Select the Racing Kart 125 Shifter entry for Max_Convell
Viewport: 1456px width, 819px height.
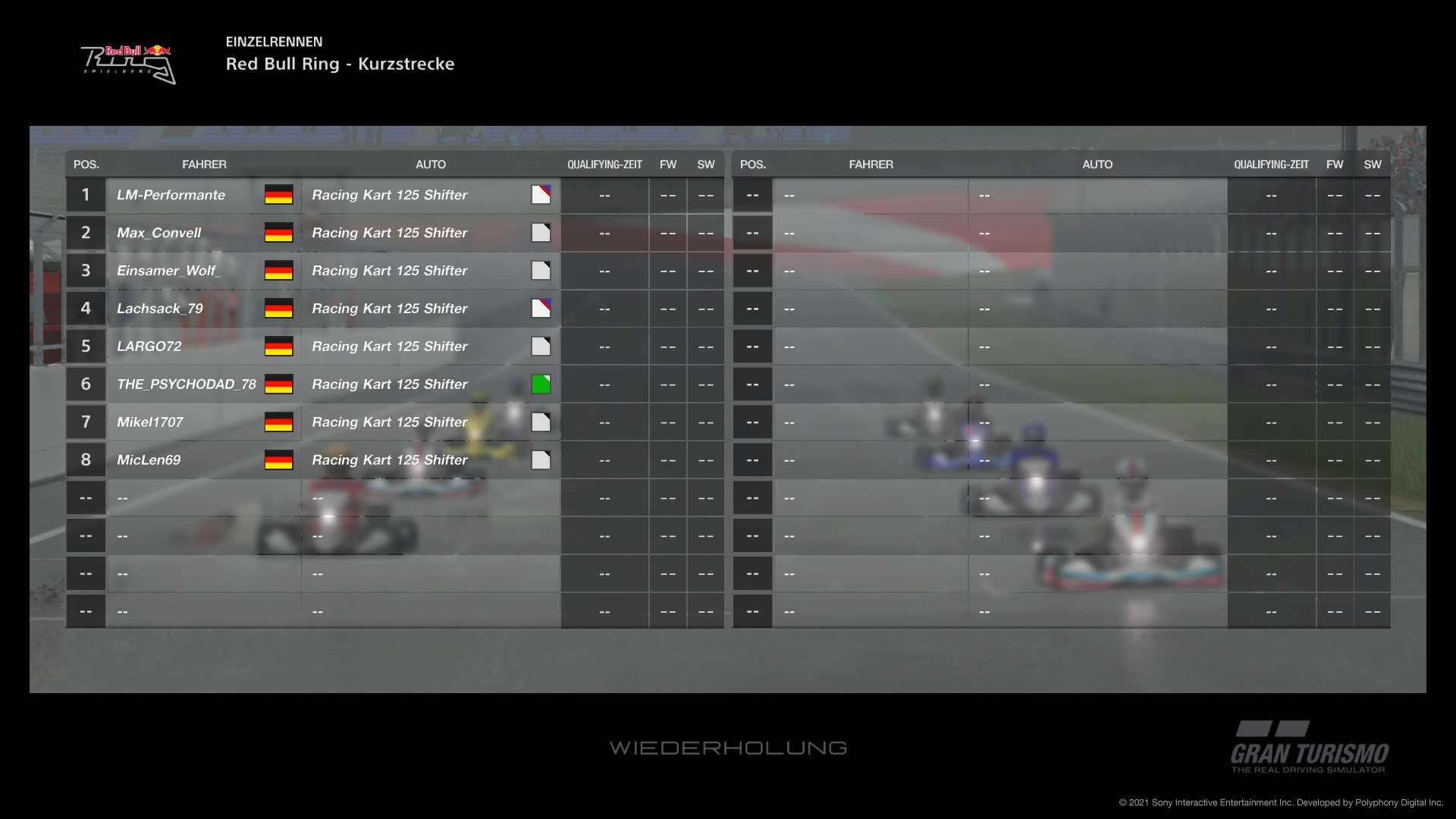pos(390,233)
